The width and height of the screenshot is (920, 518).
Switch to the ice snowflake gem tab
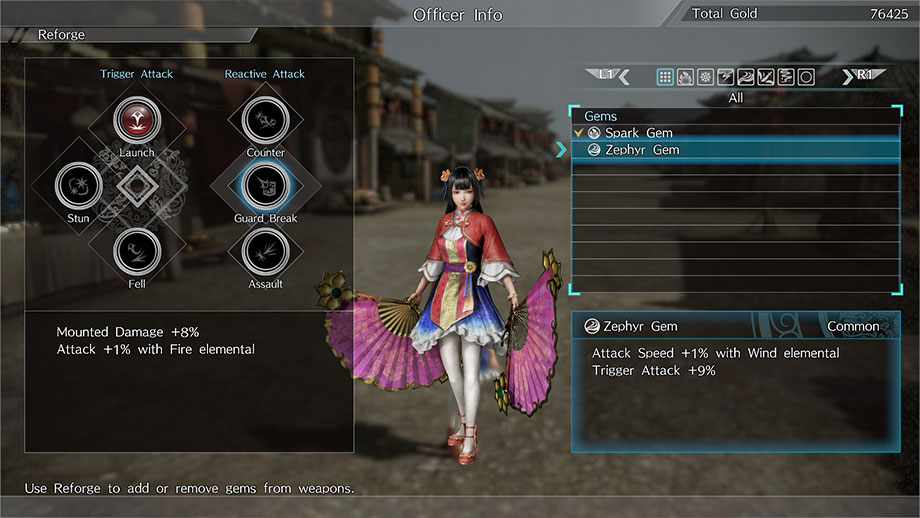tap(705, 77)
